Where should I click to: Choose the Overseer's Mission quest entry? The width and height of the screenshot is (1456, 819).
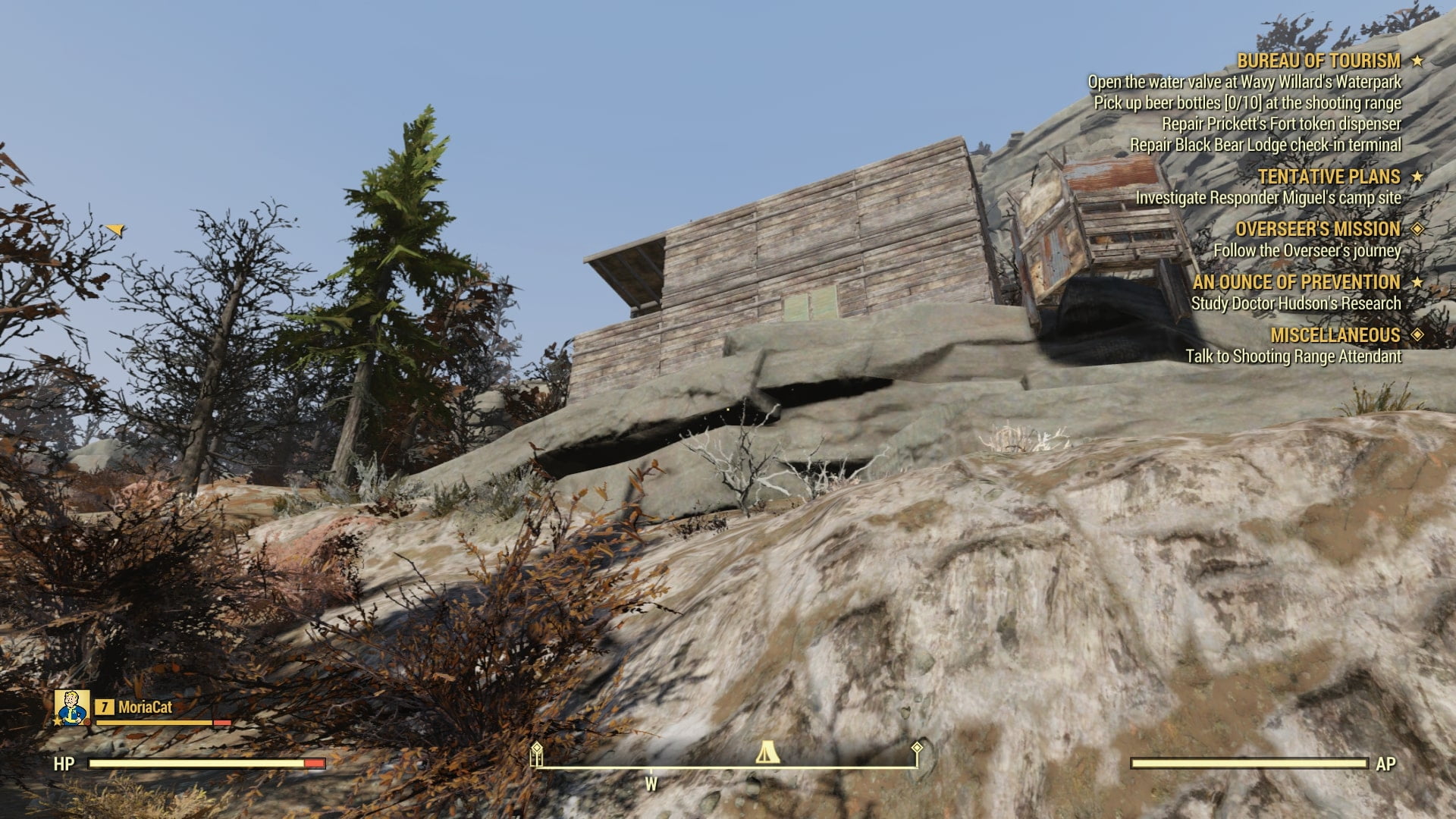1317,229
